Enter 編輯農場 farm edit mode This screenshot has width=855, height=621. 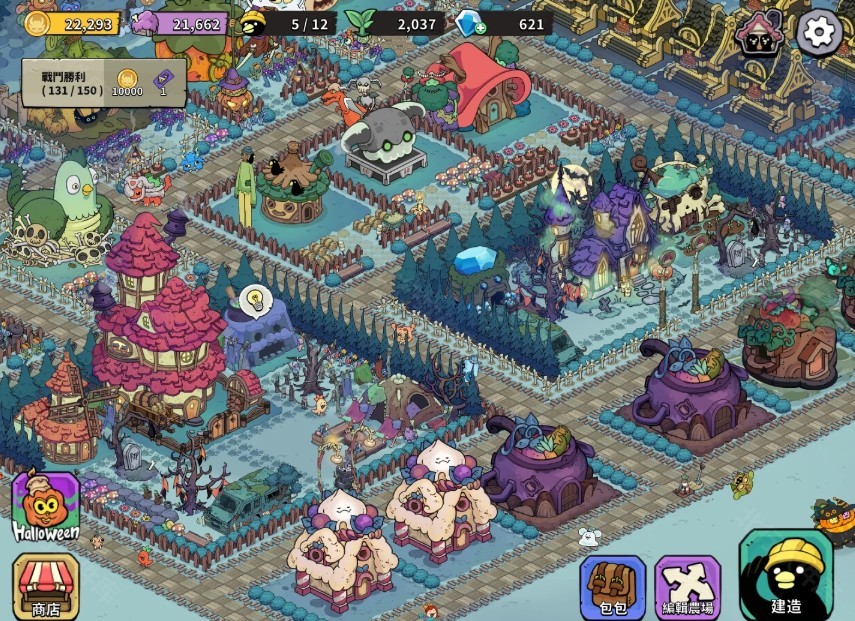[687, 586]
